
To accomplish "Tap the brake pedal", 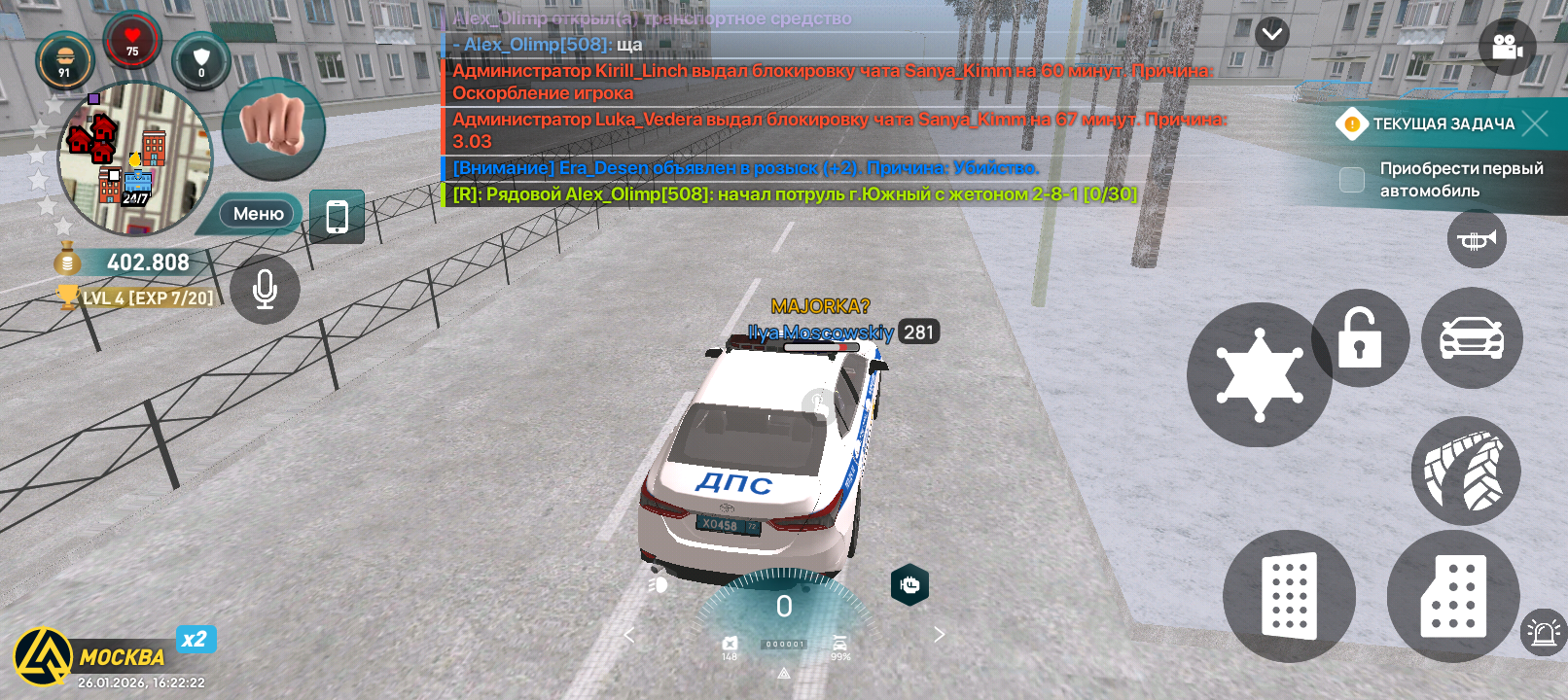I will [1289, 596].
